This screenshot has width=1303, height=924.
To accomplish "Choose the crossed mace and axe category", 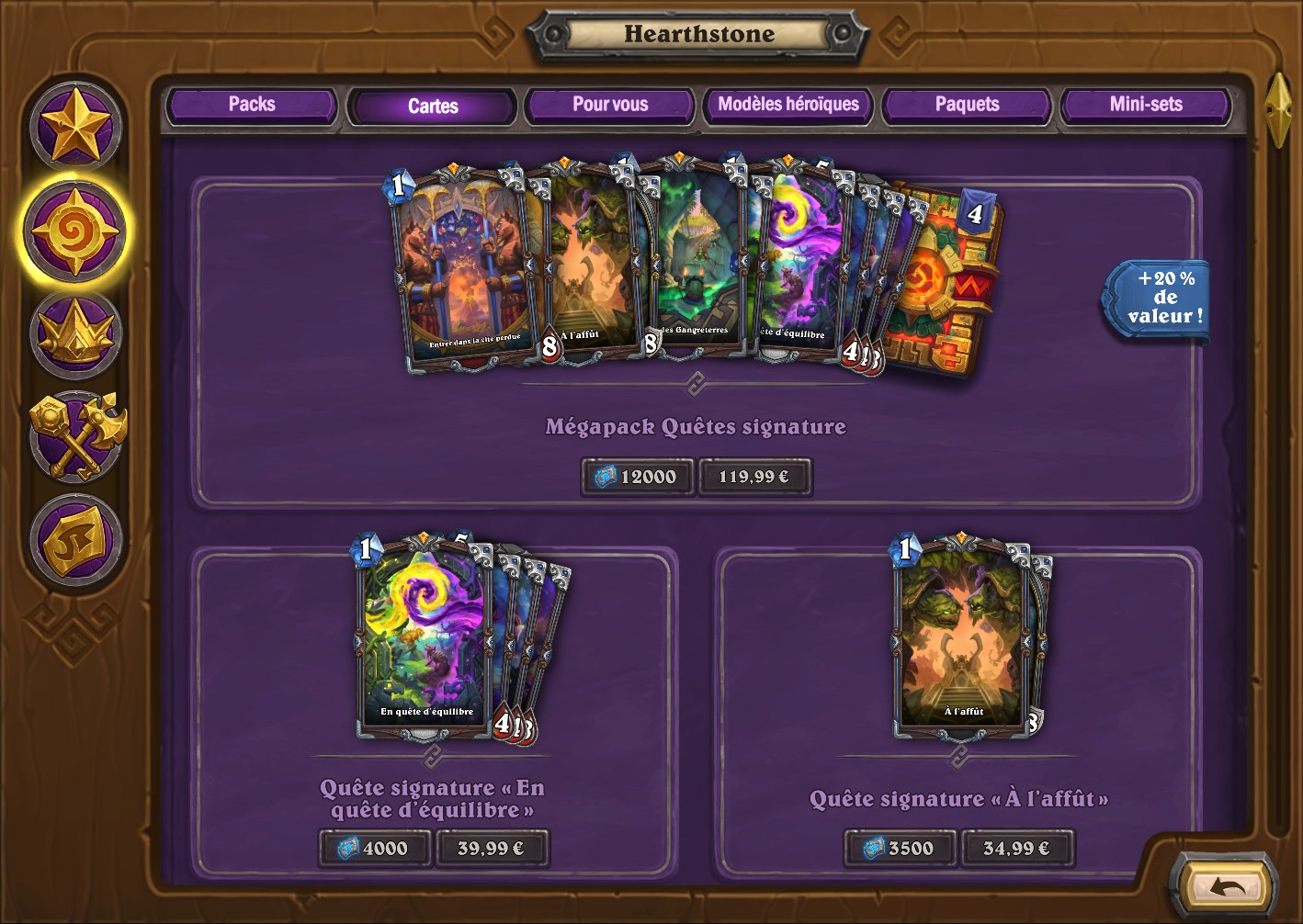I will tap(77, 436).
